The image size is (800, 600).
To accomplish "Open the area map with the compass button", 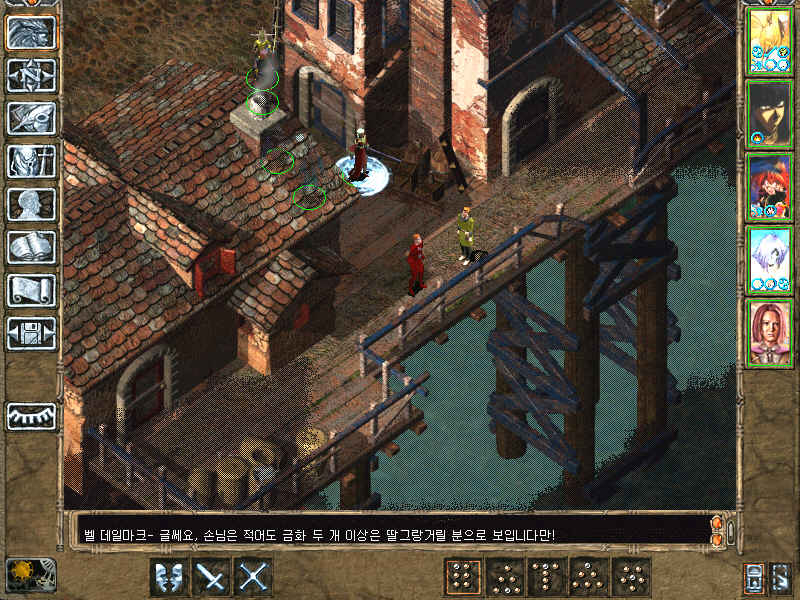I will click(x=31, y=75).
